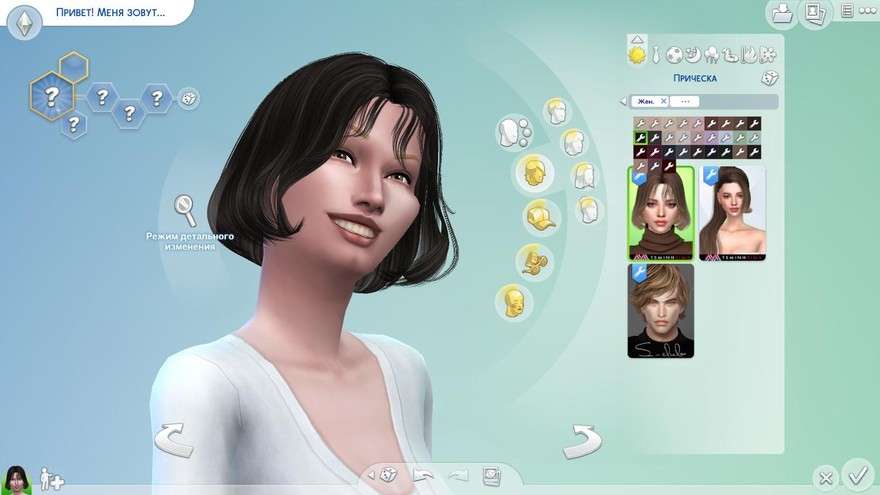Pick the messy blond male hairstyle thumbnail

pyautogui.click(x=661, y=311)
